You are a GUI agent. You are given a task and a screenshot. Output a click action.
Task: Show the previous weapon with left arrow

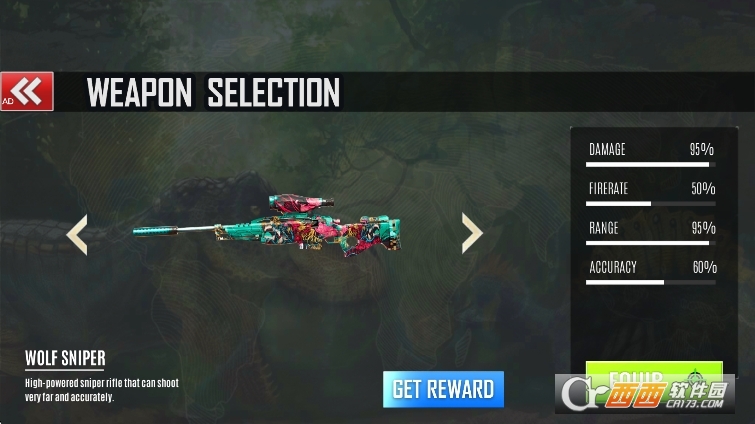[77, 234]
